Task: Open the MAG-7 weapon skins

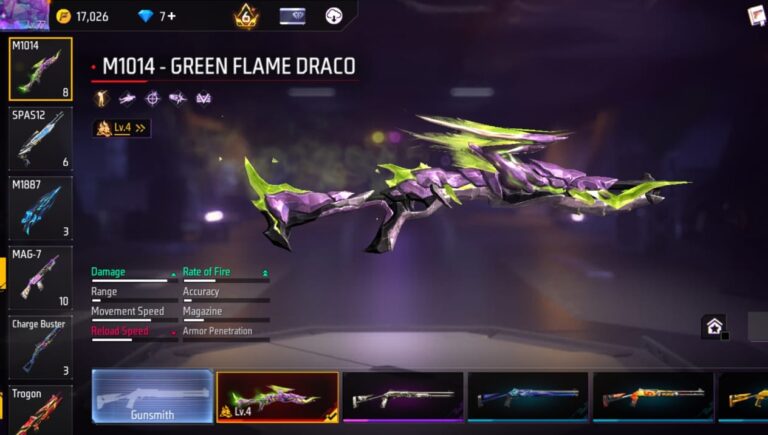Action: pos(41,277)
